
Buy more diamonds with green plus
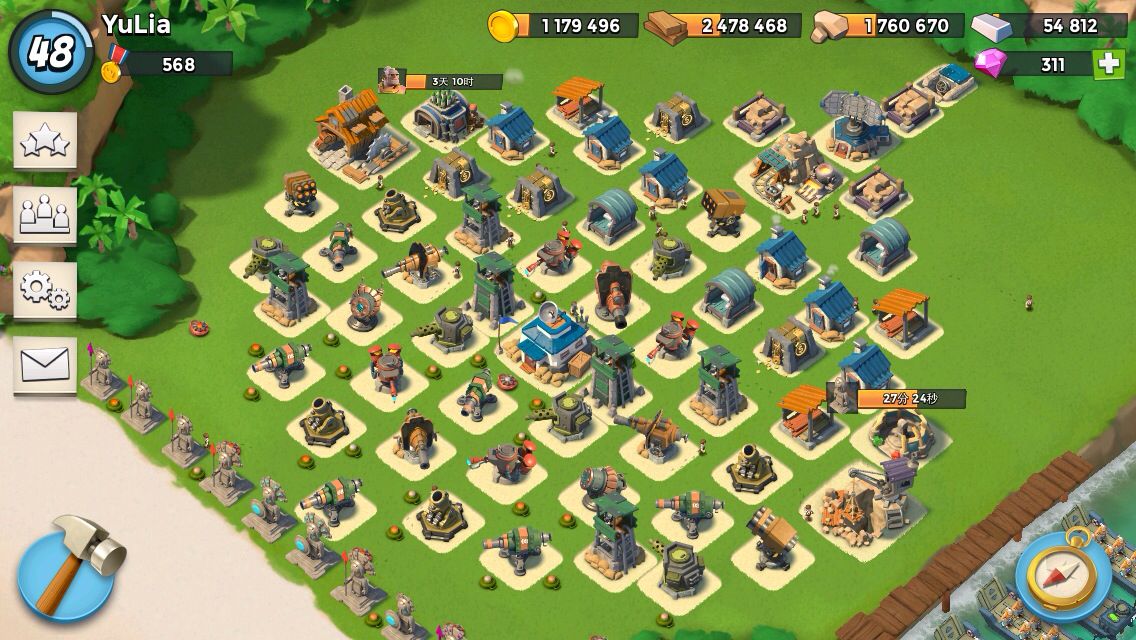(x=1108, y=65)
